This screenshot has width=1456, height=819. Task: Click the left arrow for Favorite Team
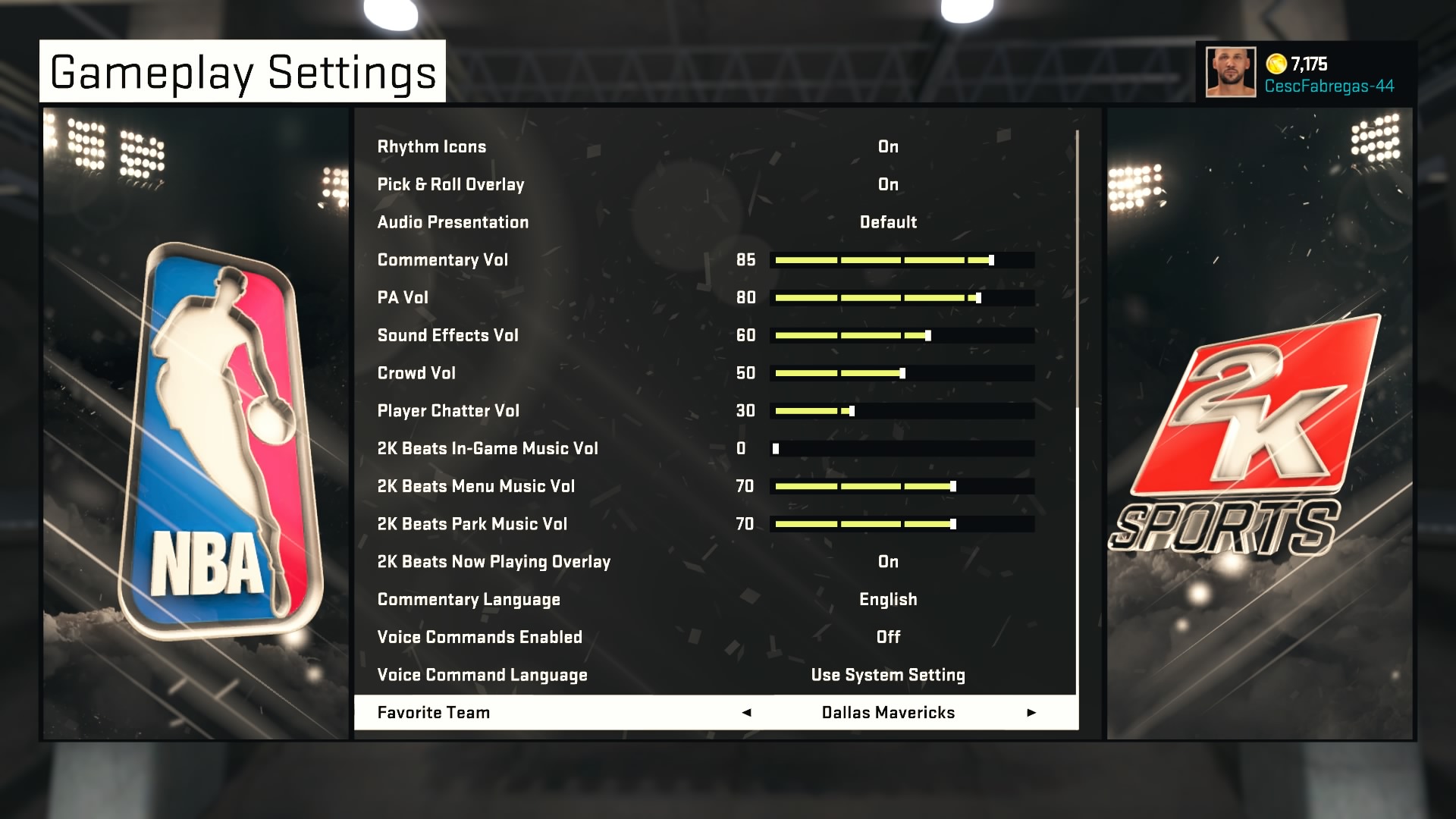[746, 713]
